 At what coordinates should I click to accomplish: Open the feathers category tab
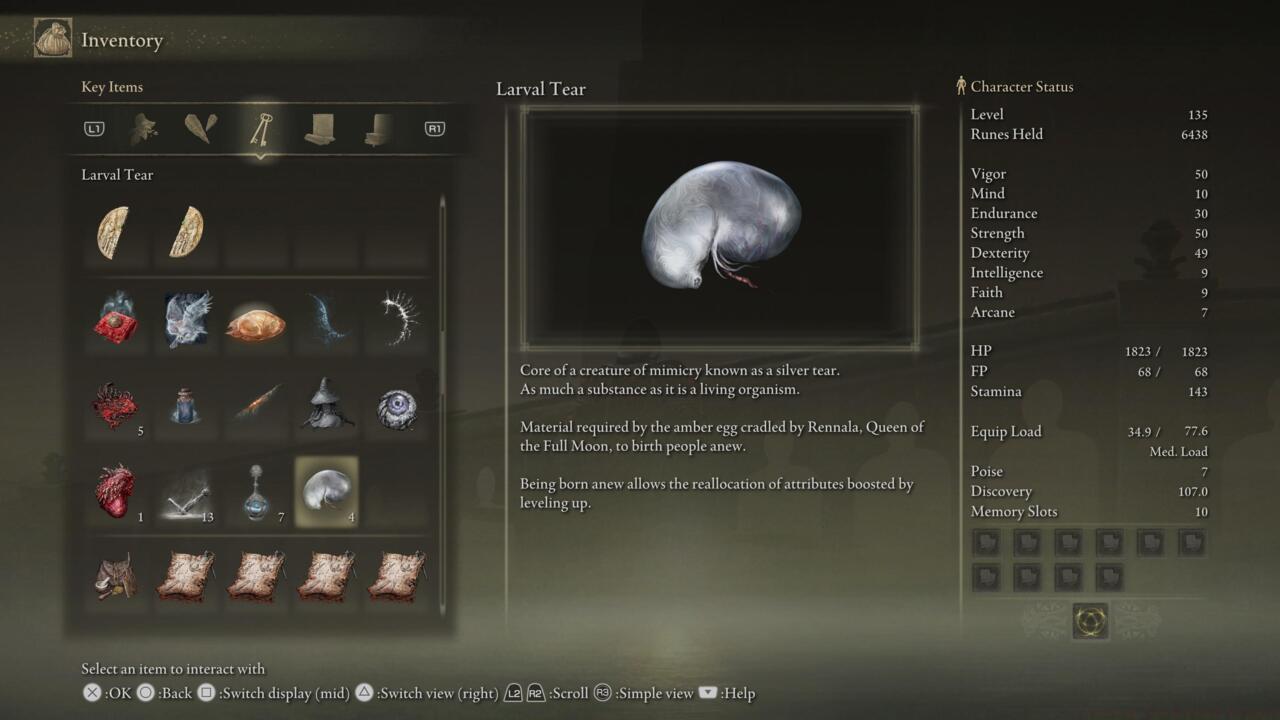click(201, 129)
